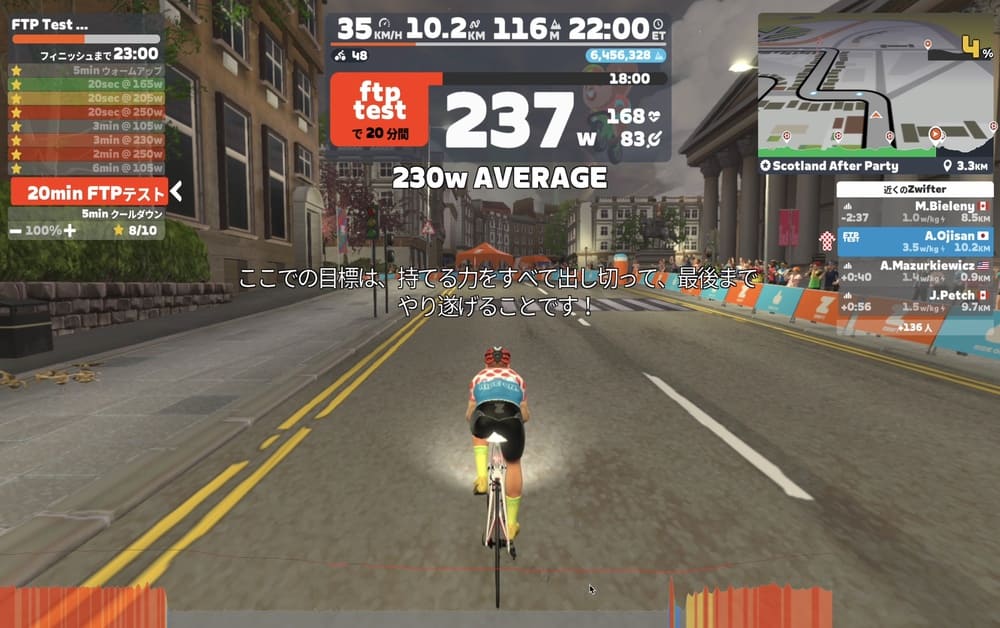Image resolution: width=1000 pixels, height=628 pixels.
Task: Collapse the workout panel with the arrow
Action: click(x=176, y=191)
